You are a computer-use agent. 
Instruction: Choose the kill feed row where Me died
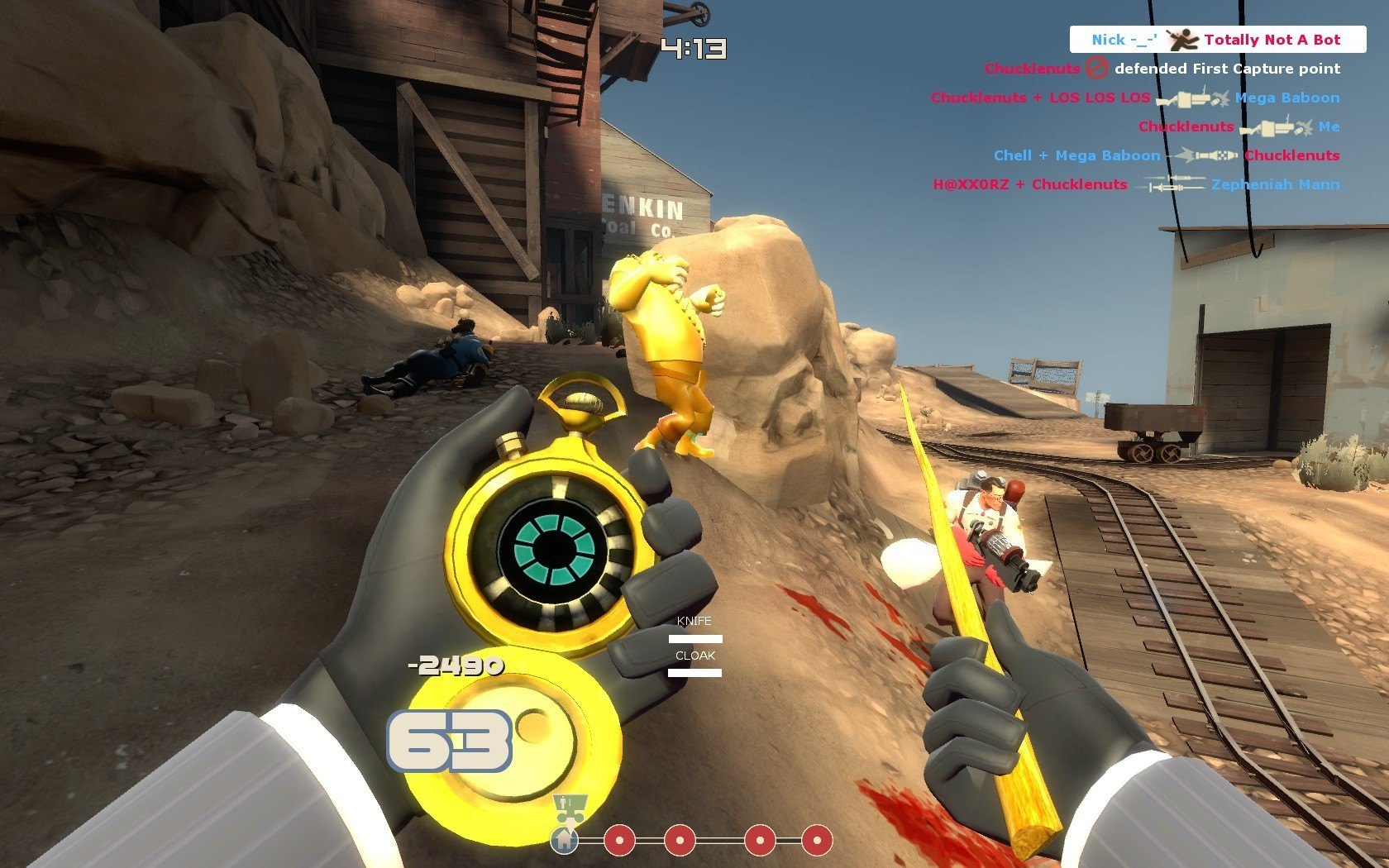tap(1238, 126)
